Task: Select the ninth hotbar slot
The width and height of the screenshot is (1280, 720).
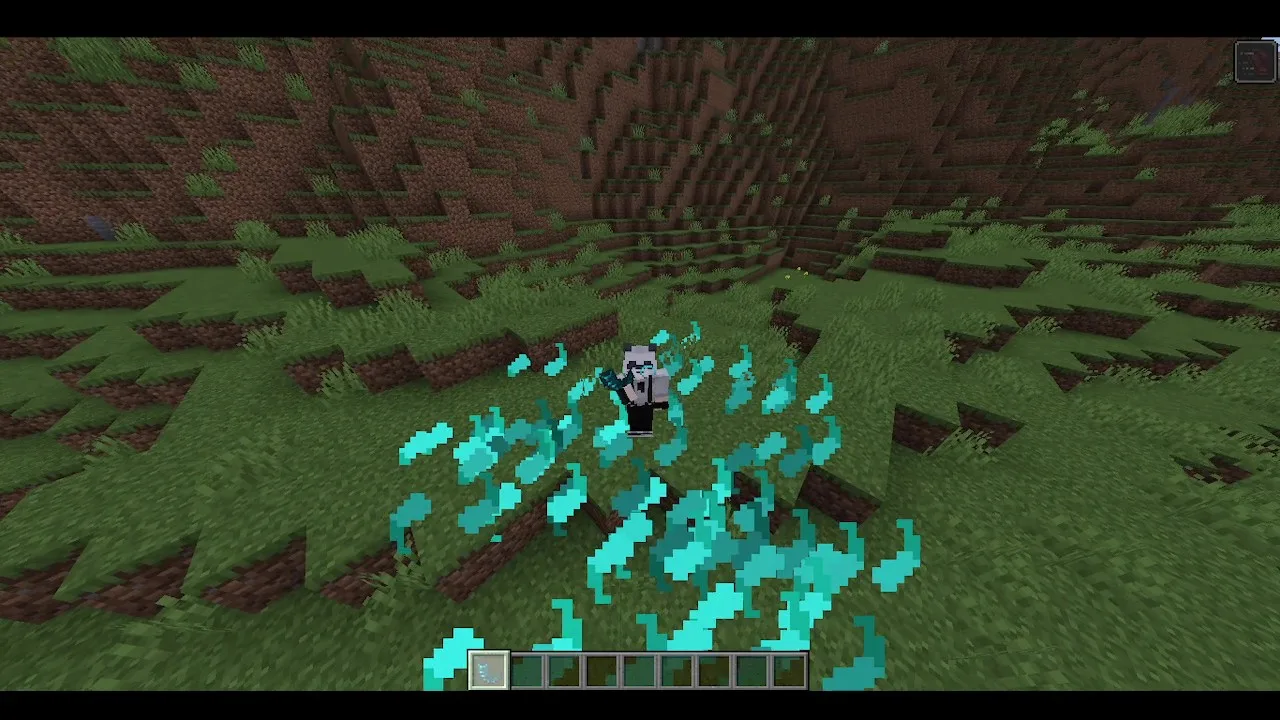Action: (x=788, y=672)
